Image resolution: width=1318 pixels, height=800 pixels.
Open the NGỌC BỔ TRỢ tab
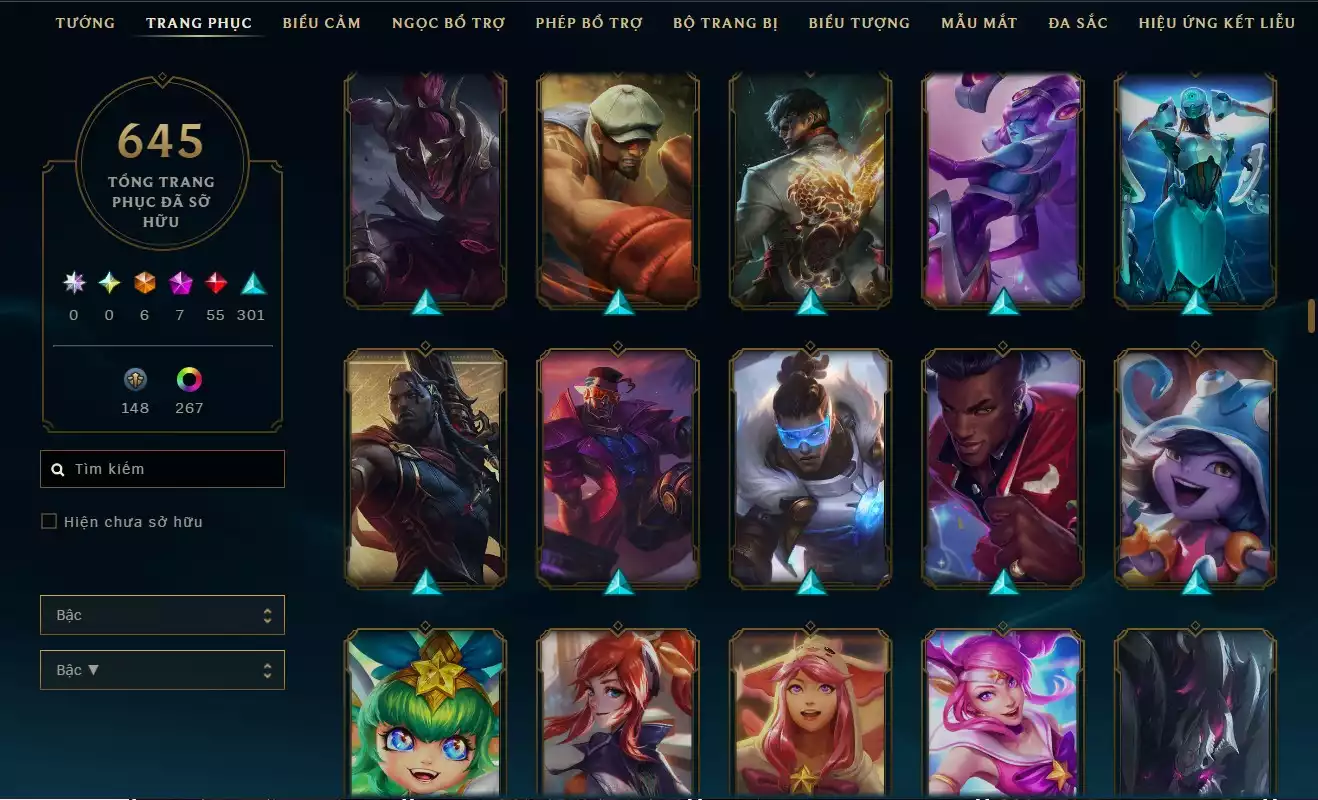point(450,22)
